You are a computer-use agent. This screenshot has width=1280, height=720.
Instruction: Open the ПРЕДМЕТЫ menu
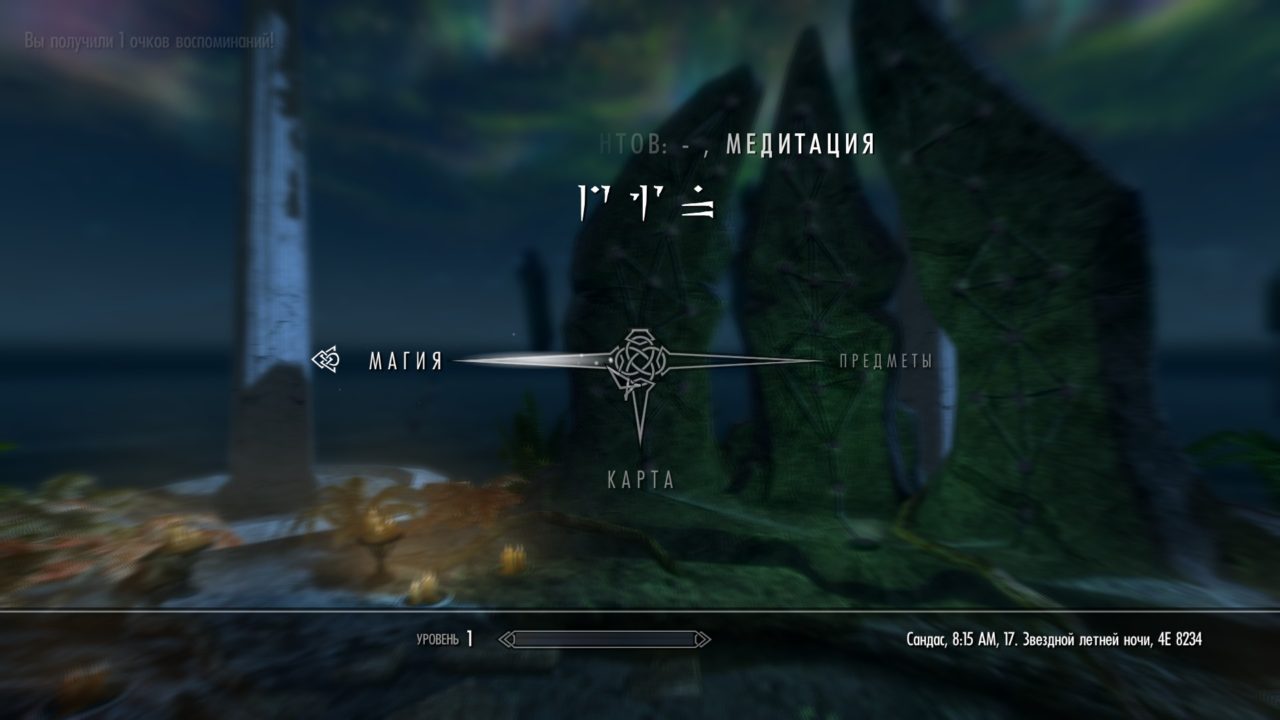[885, 362]
